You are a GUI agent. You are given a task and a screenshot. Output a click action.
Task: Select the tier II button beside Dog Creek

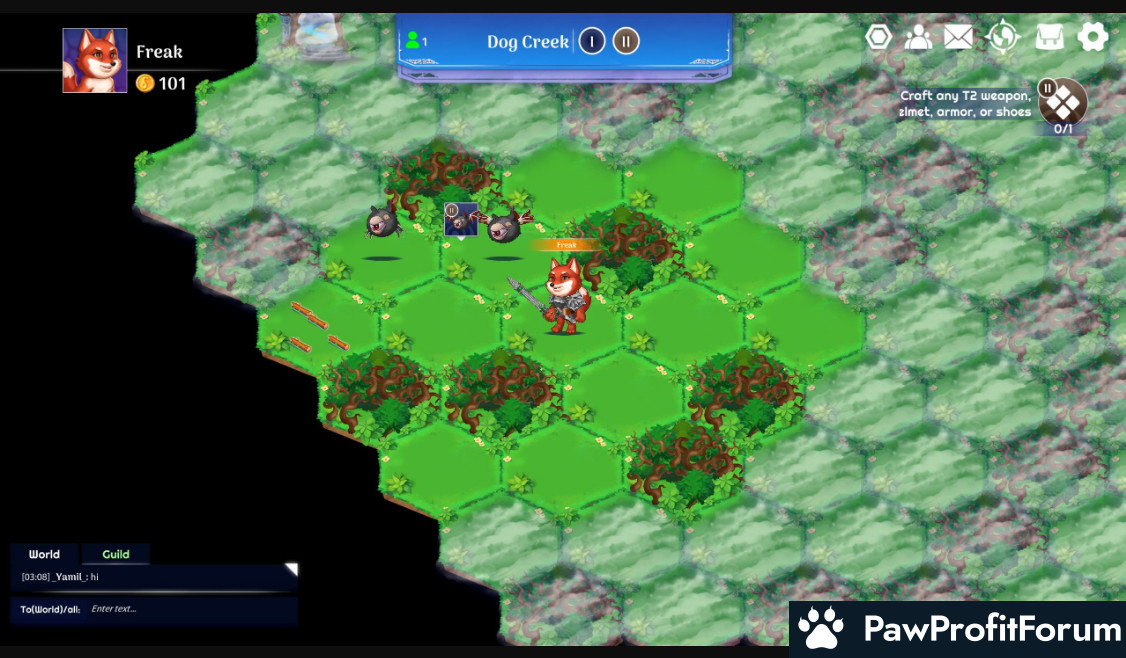[x=626, y=42]
